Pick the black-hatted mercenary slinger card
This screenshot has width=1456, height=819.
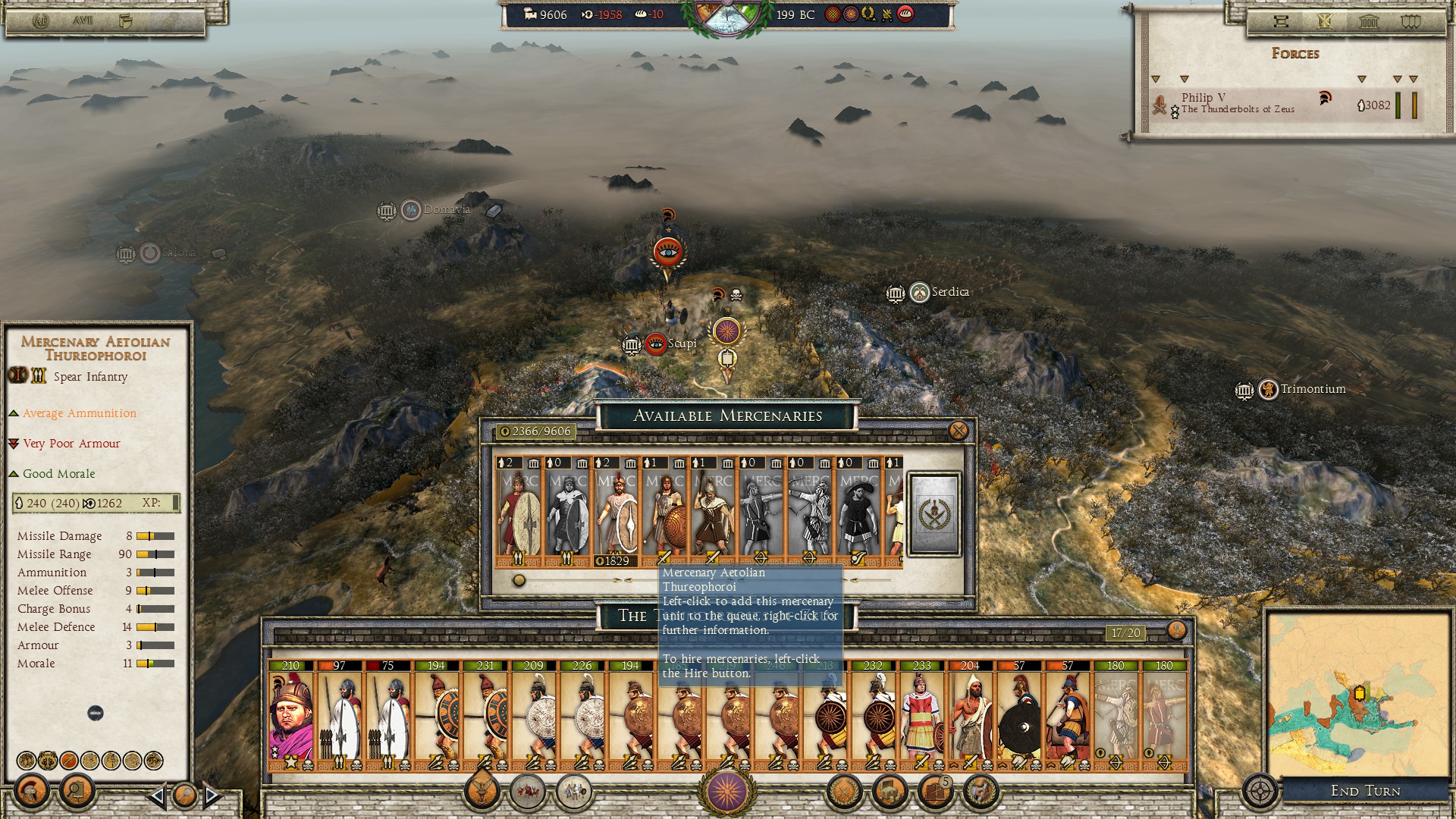tap(858, 512)
